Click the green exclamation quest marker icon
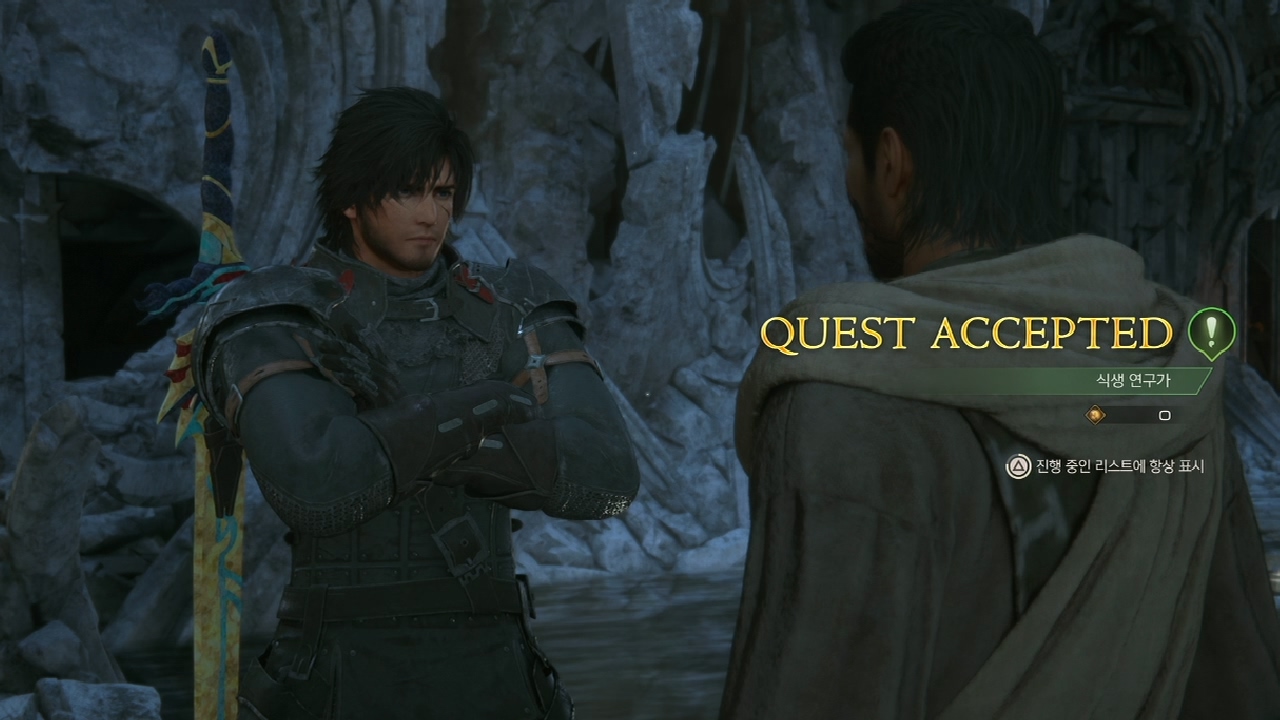 pyautogui.click(x=1211, y=332)
